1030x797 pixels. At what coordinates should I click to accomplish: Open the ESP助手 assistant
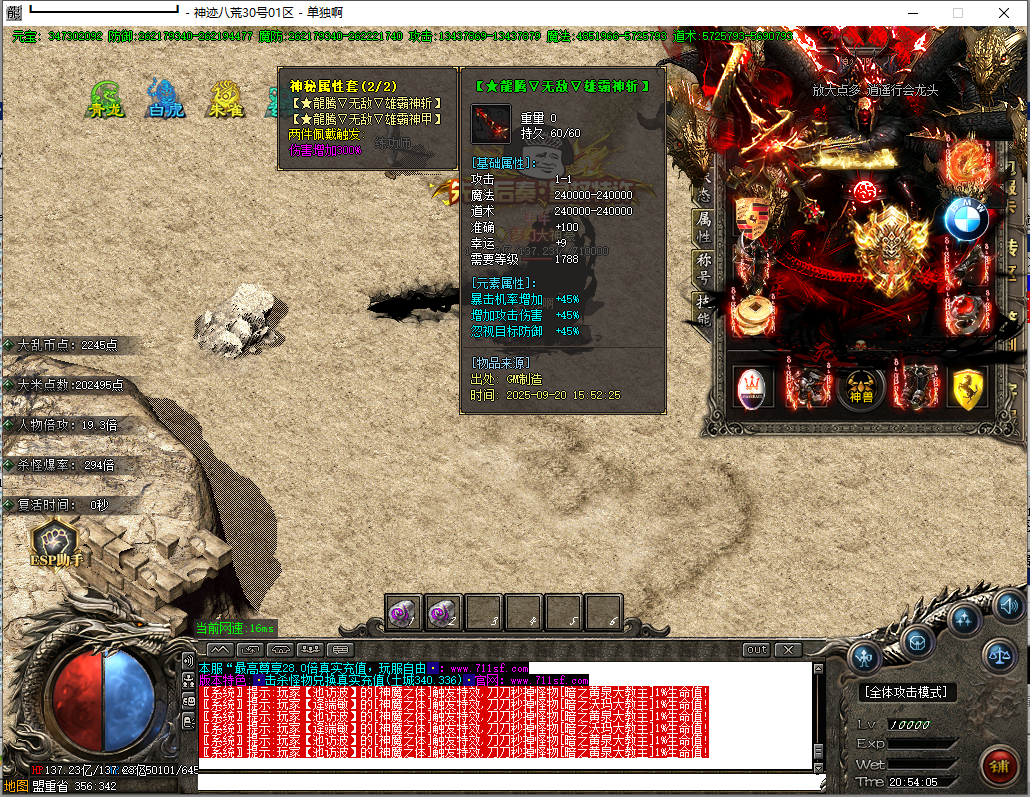pos(57,543)
